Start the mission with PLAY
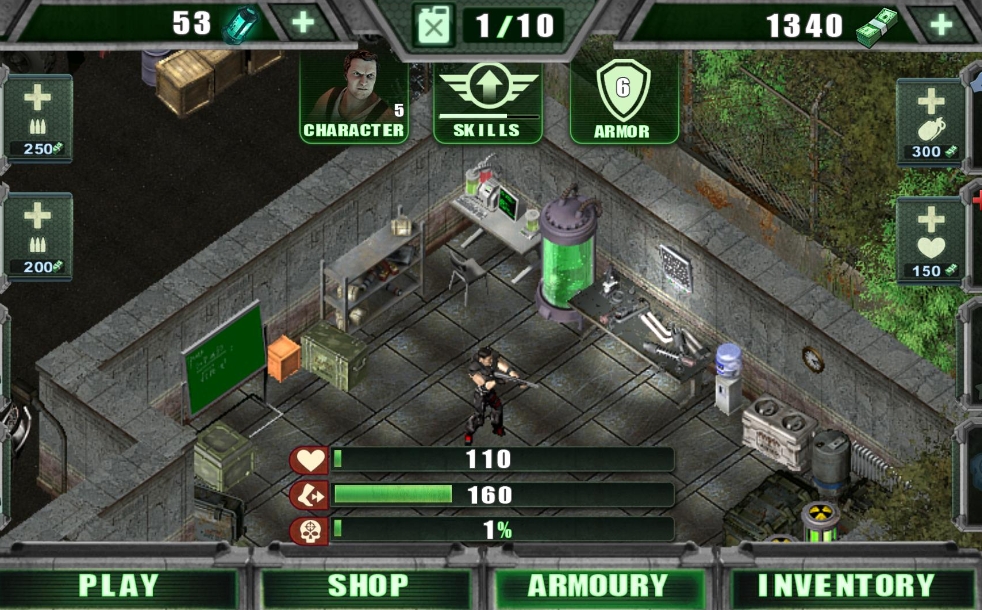Viewport: 982px width, 610px height. coord(118,586)
